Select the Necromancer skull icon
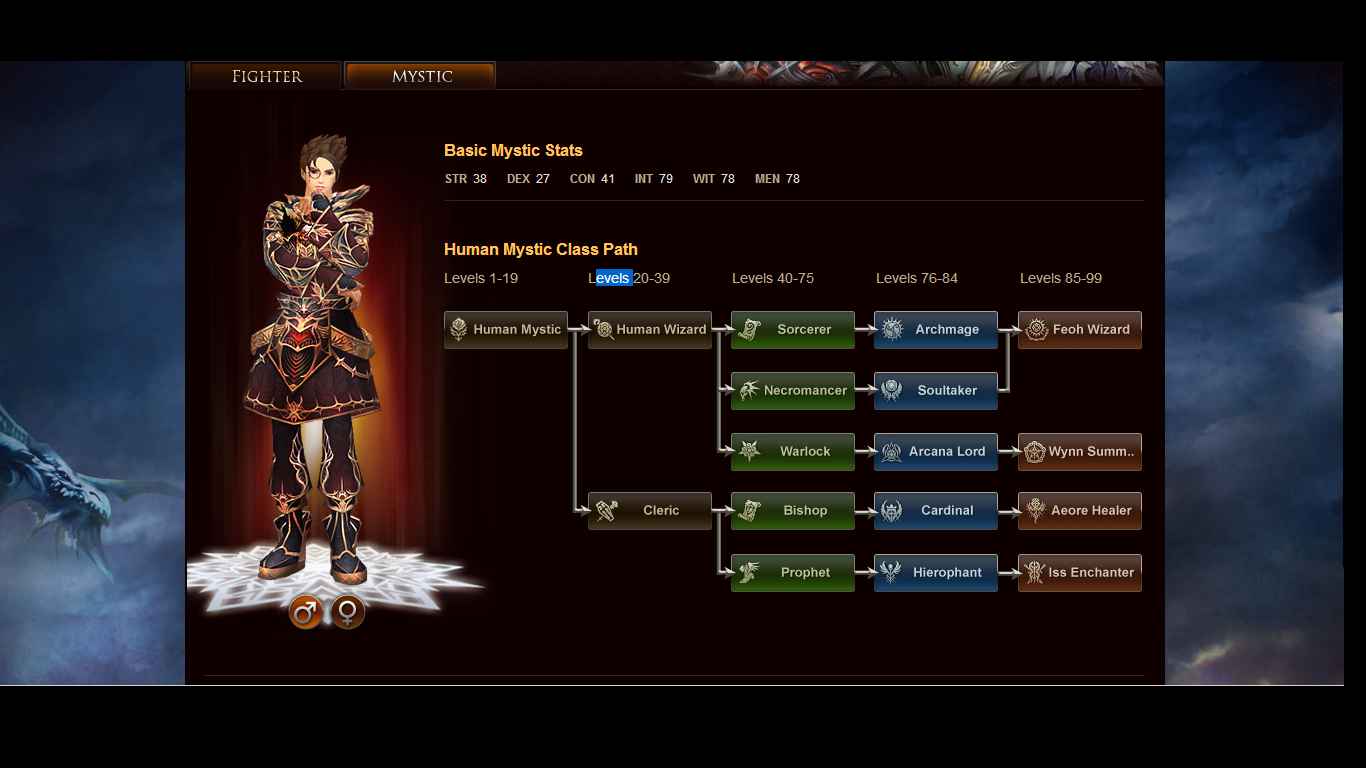 (746, 391)
